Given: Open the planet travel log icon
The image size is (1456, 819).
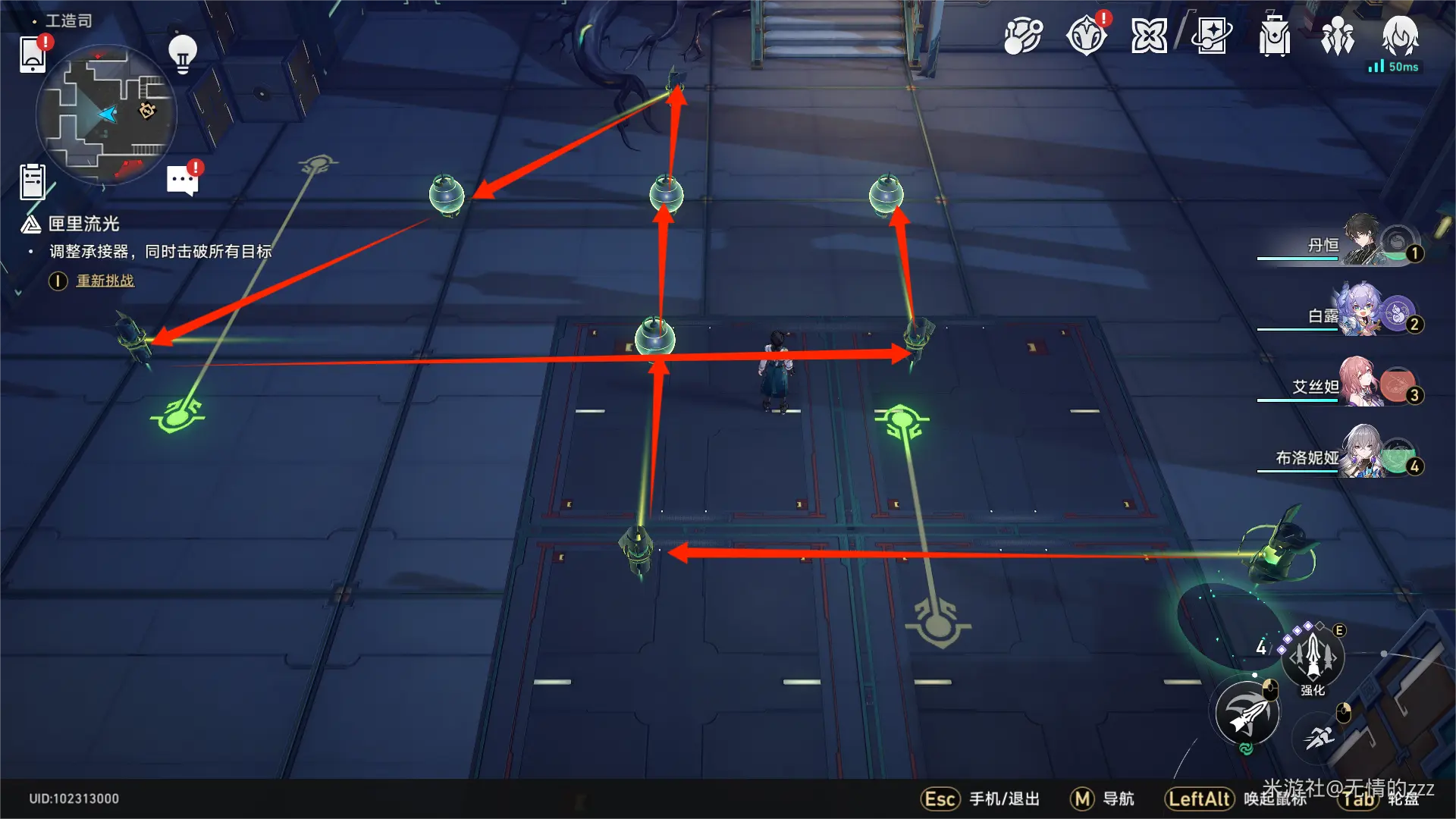Looking at the screenshot, I should (x=1023, y=36).
